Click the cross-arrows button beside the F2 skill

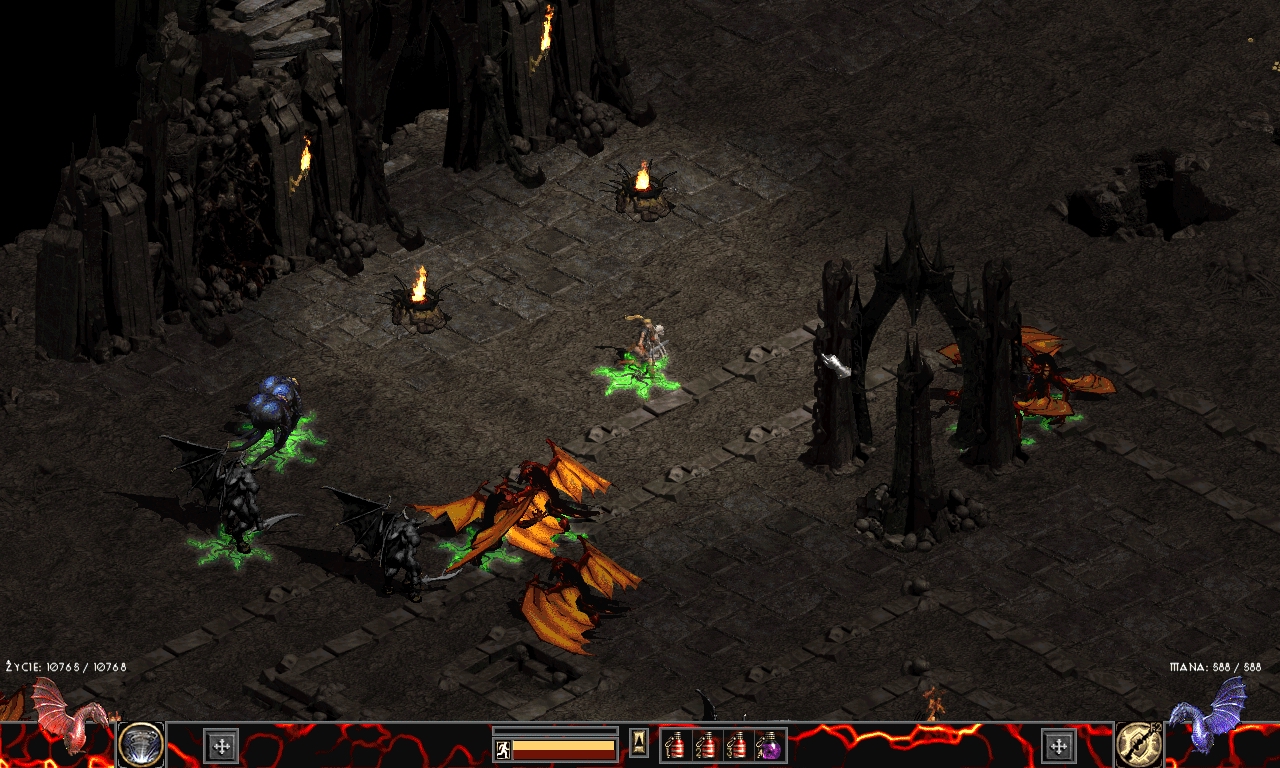point(1058,745)
